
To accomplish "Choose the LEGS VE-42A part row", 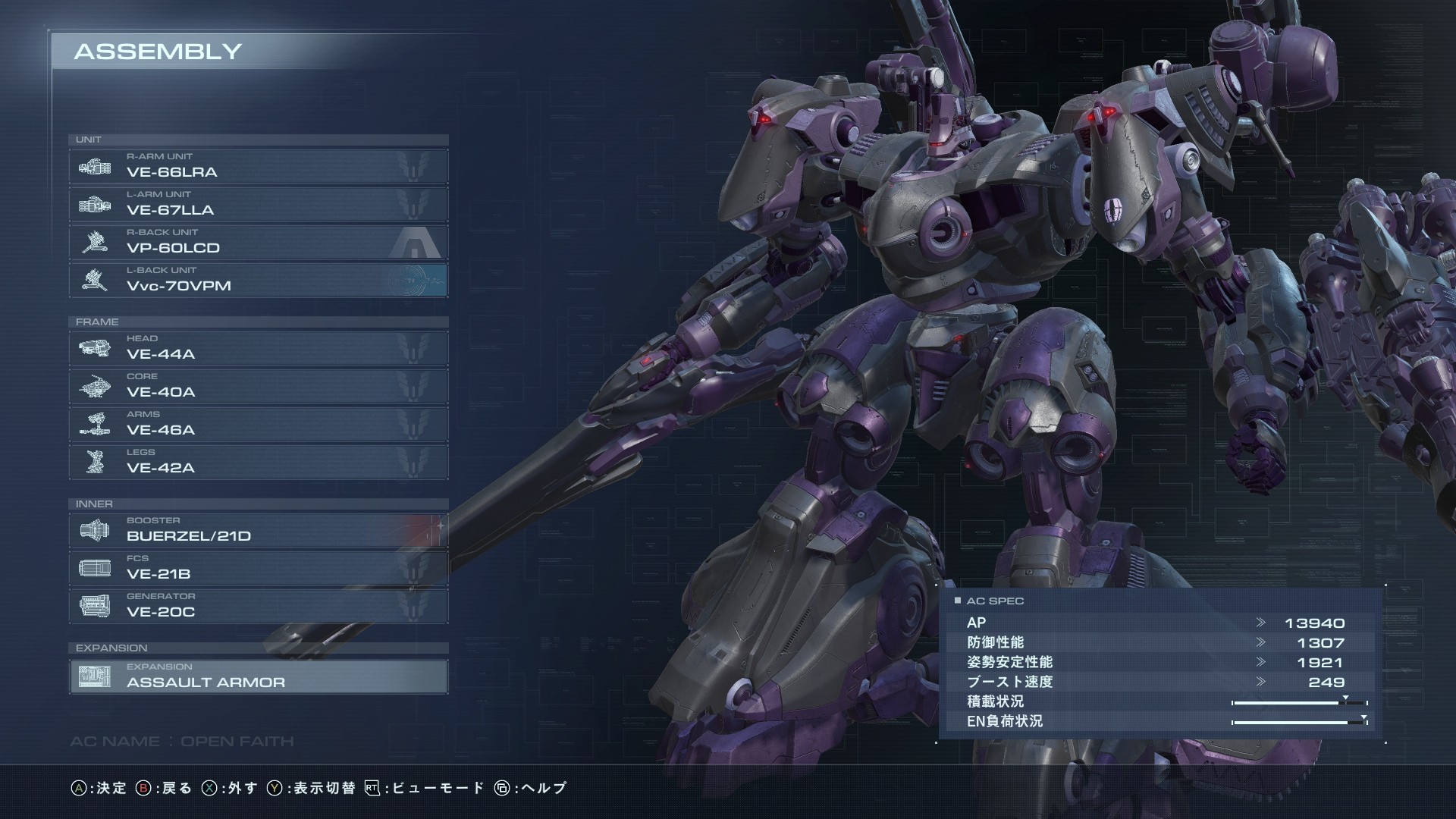I will (258, 462).
